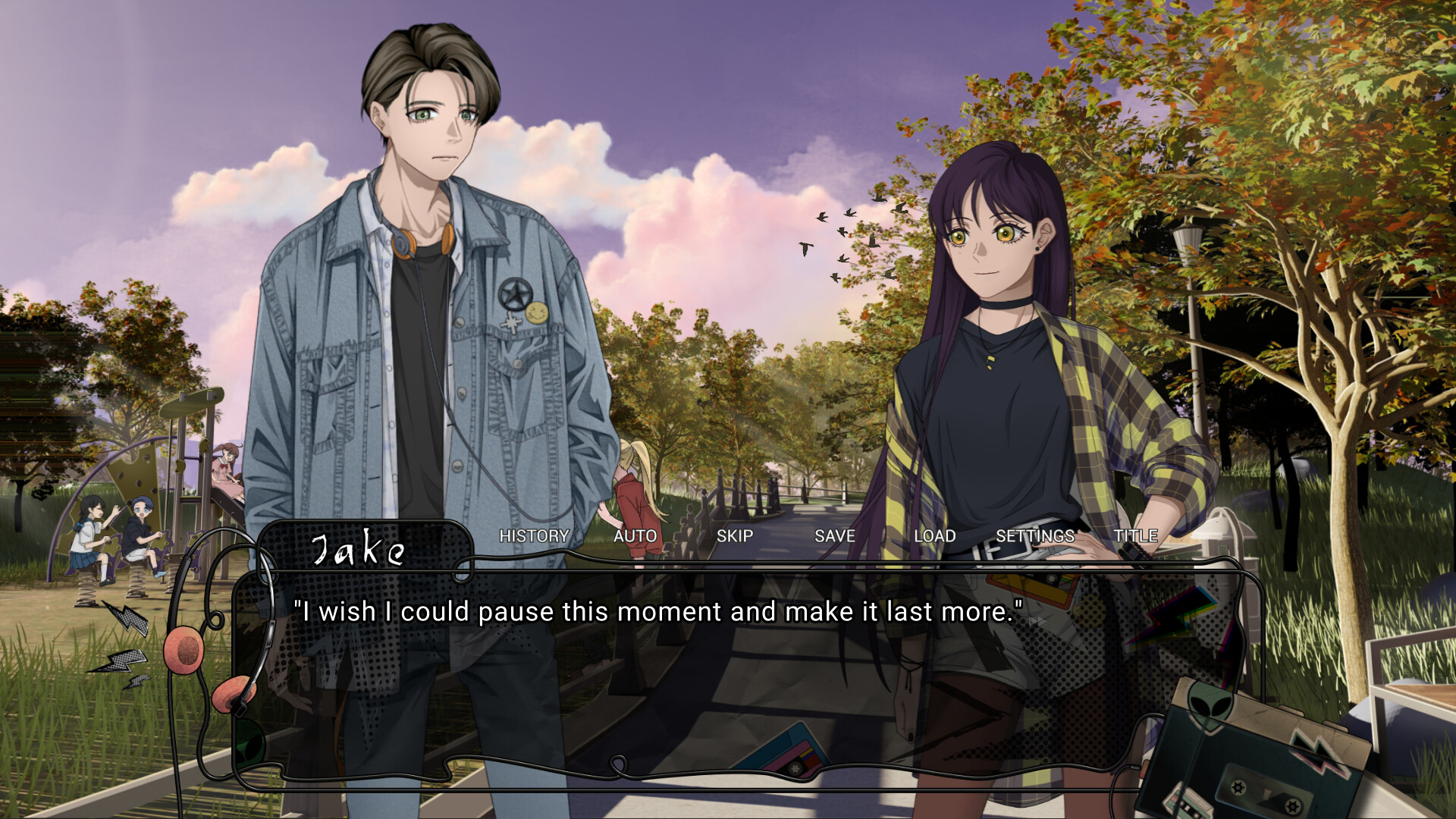Open the Load menu
Image resolution: width=1456 pixels, height=819 pixels.
[x=934, y=536]
